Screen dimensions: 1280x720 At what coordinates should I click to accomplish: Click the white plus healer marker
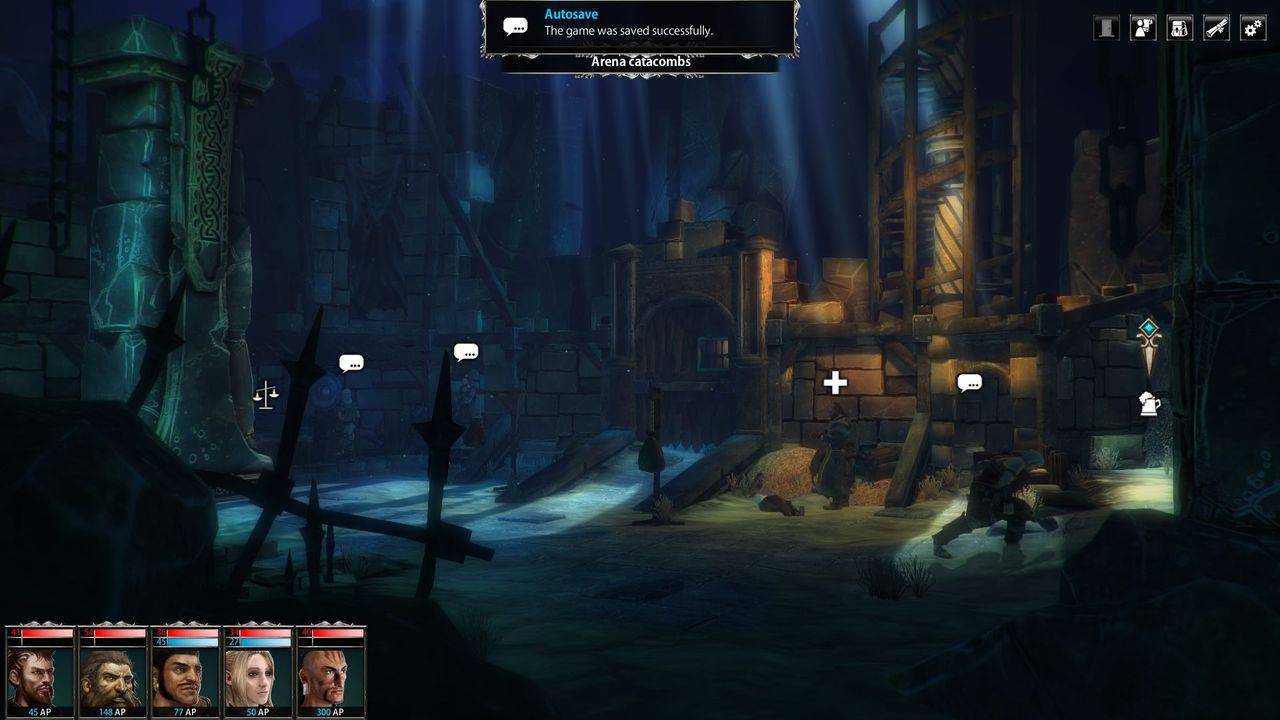tap(835, 382)
